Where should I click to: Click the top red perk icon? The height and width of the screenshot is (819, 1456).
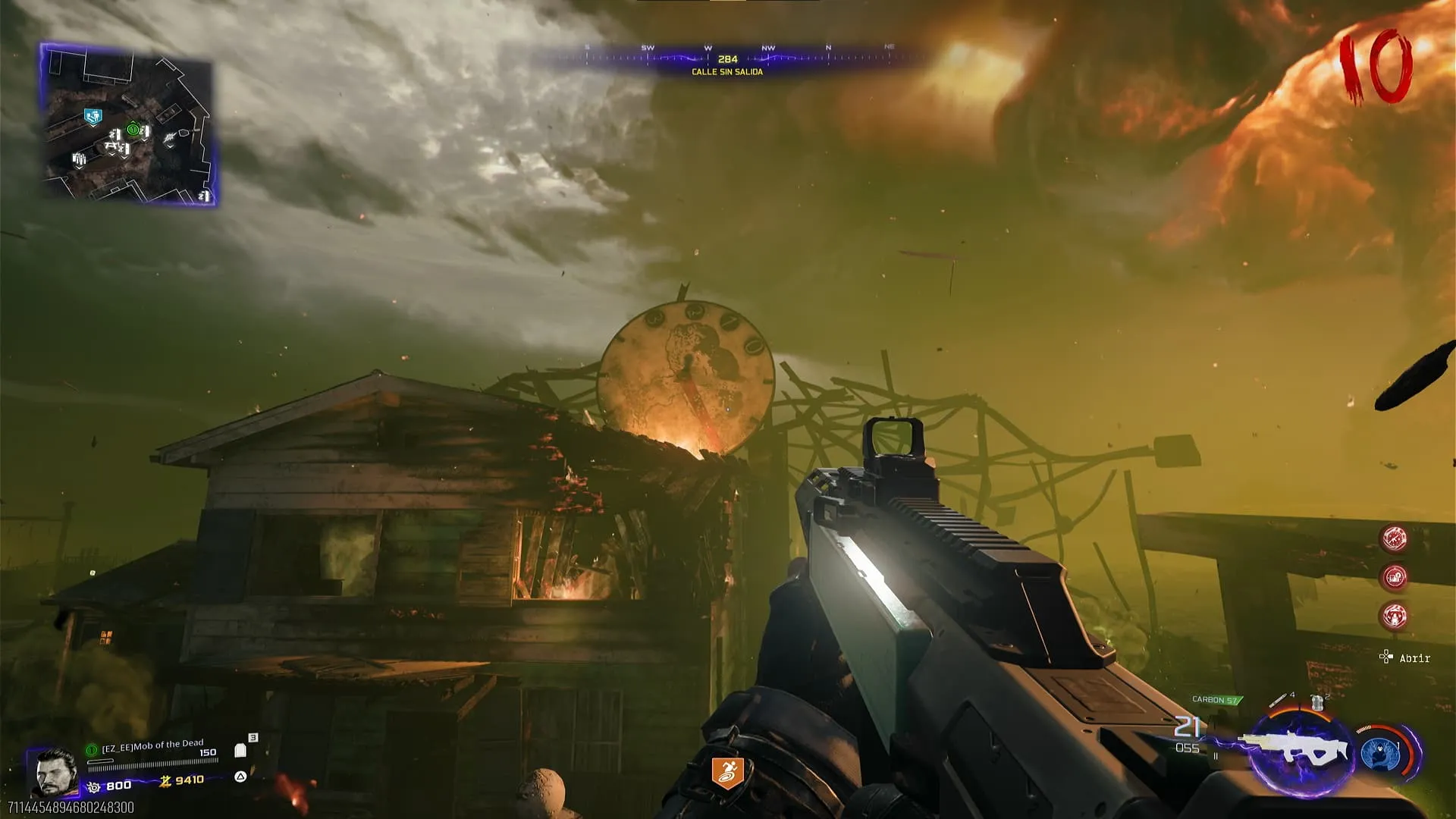[x=1394, y=538]
